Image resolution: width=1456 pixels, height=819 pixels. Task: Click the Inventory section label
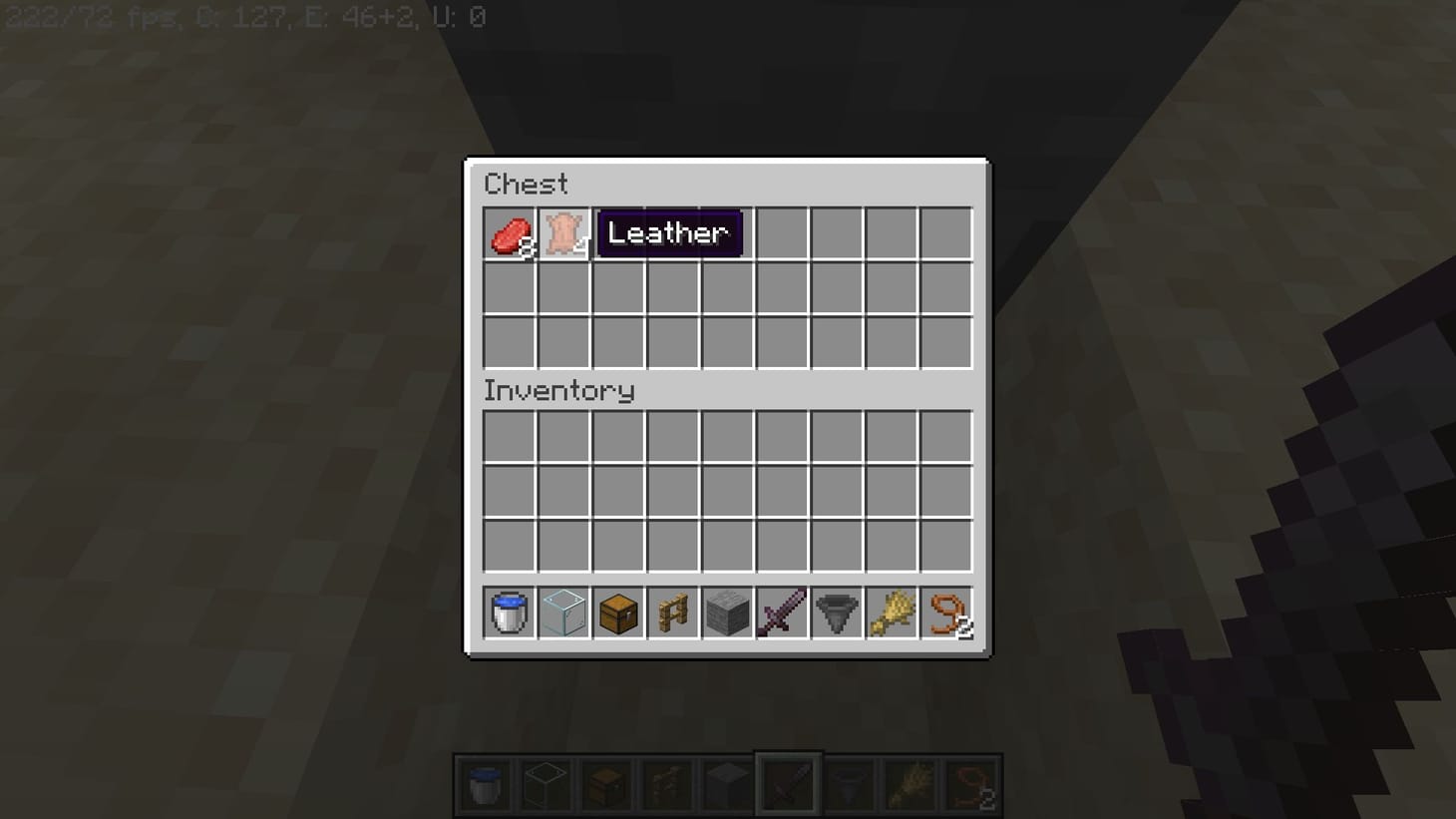point(558,391)
